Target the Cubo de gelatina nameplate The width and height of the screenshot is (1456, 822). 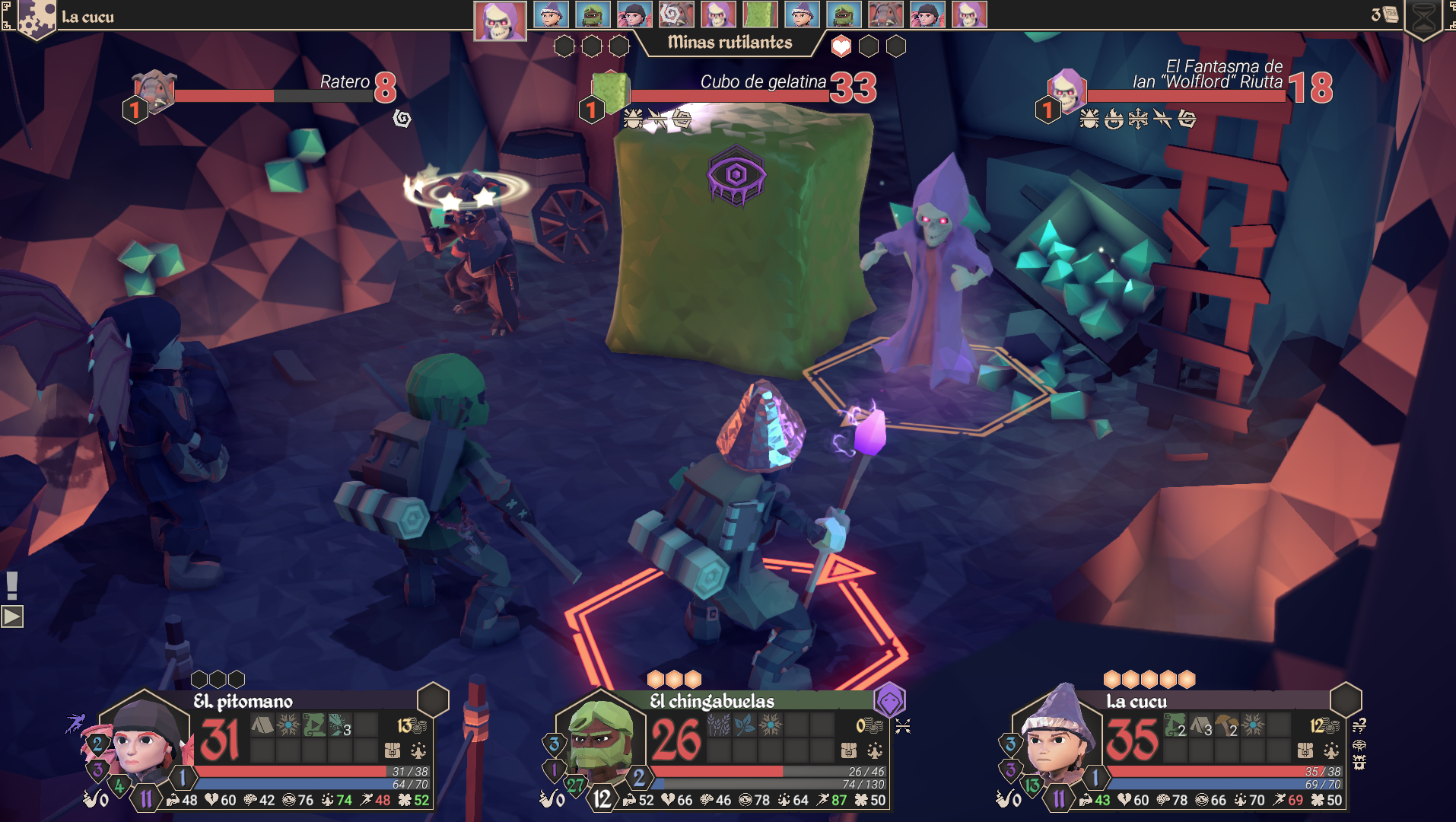762,82
